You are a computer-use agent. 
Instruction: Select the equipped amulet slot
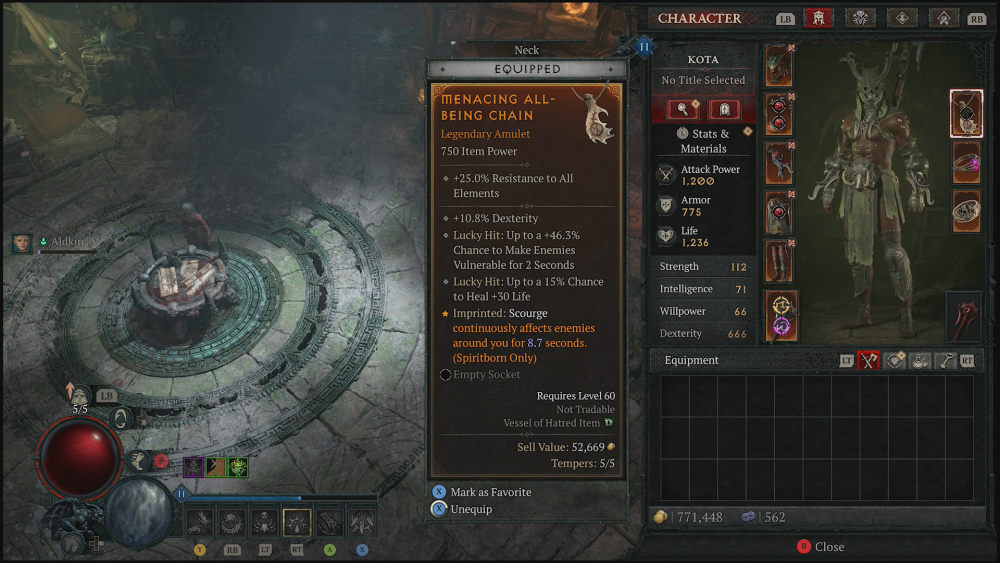coord(966,113)
